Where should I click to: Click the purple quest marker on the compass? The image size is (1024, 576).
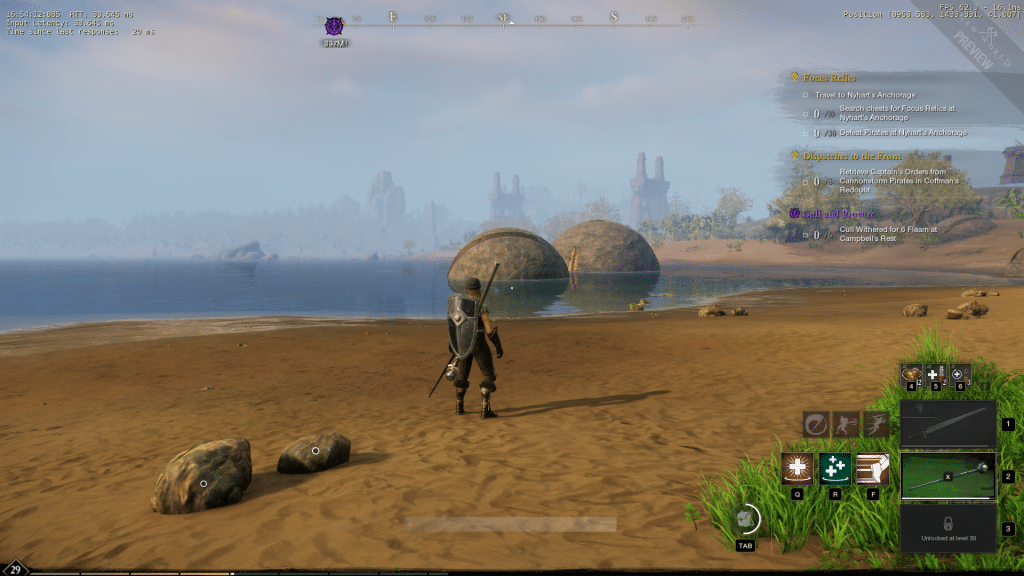coord(334,26)
